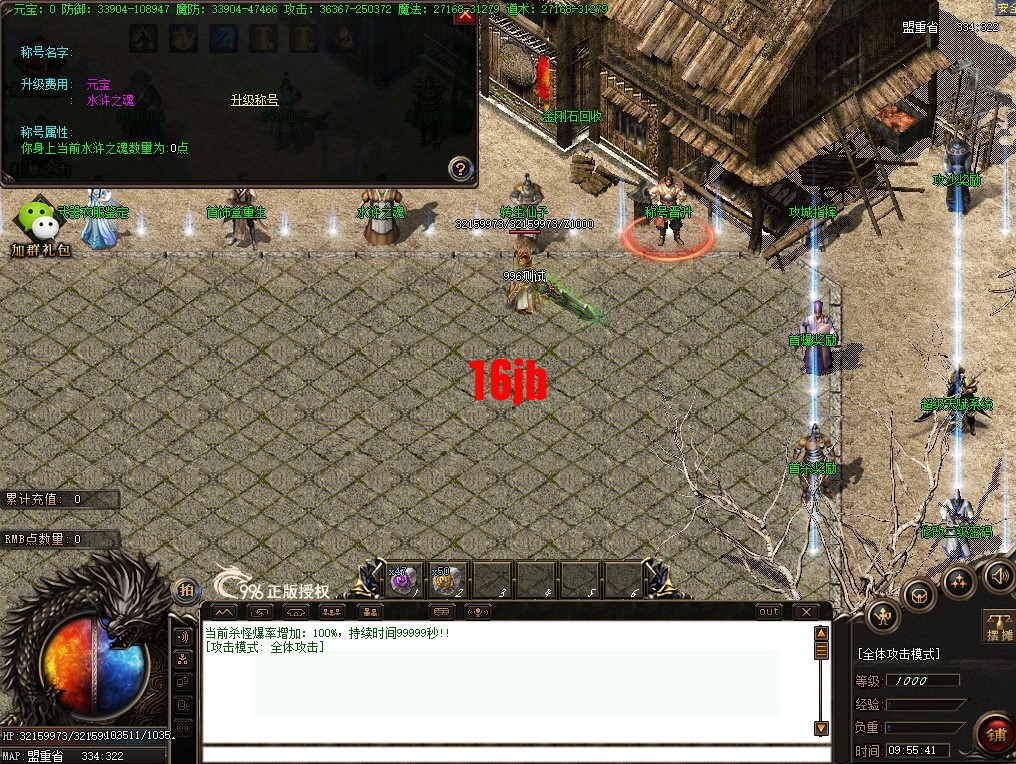Open the skills three-star icon

(959, 581)
